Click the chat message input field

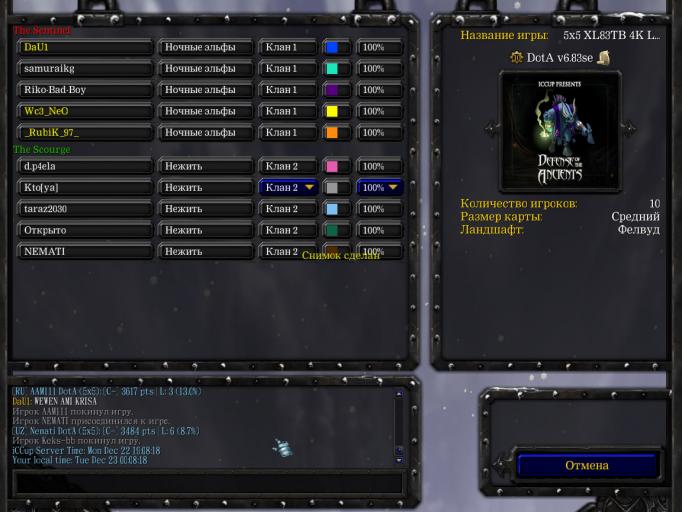pyautogui.click(x=208, y=483)
